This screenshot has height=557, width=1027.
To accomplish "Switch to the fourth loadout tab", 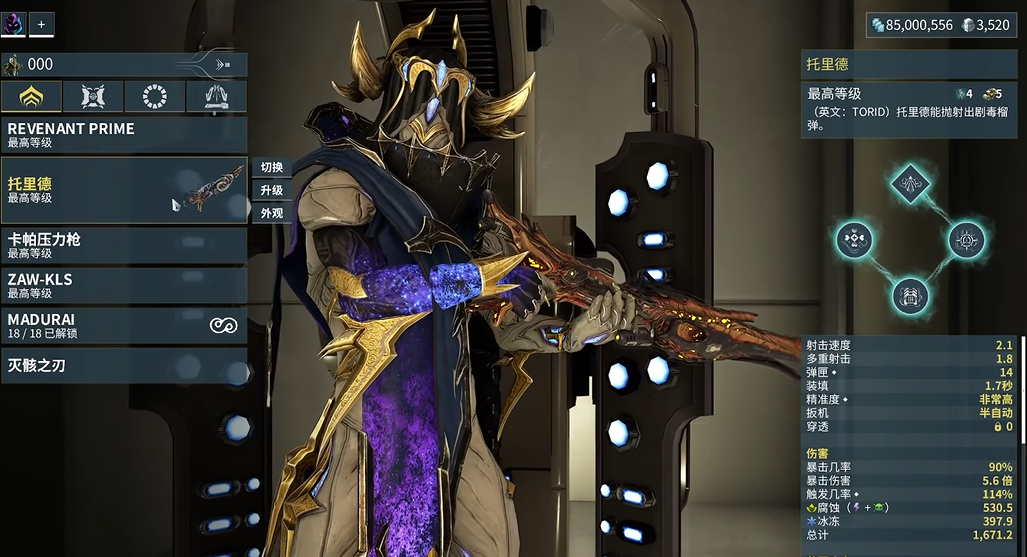I will point(216,97).
